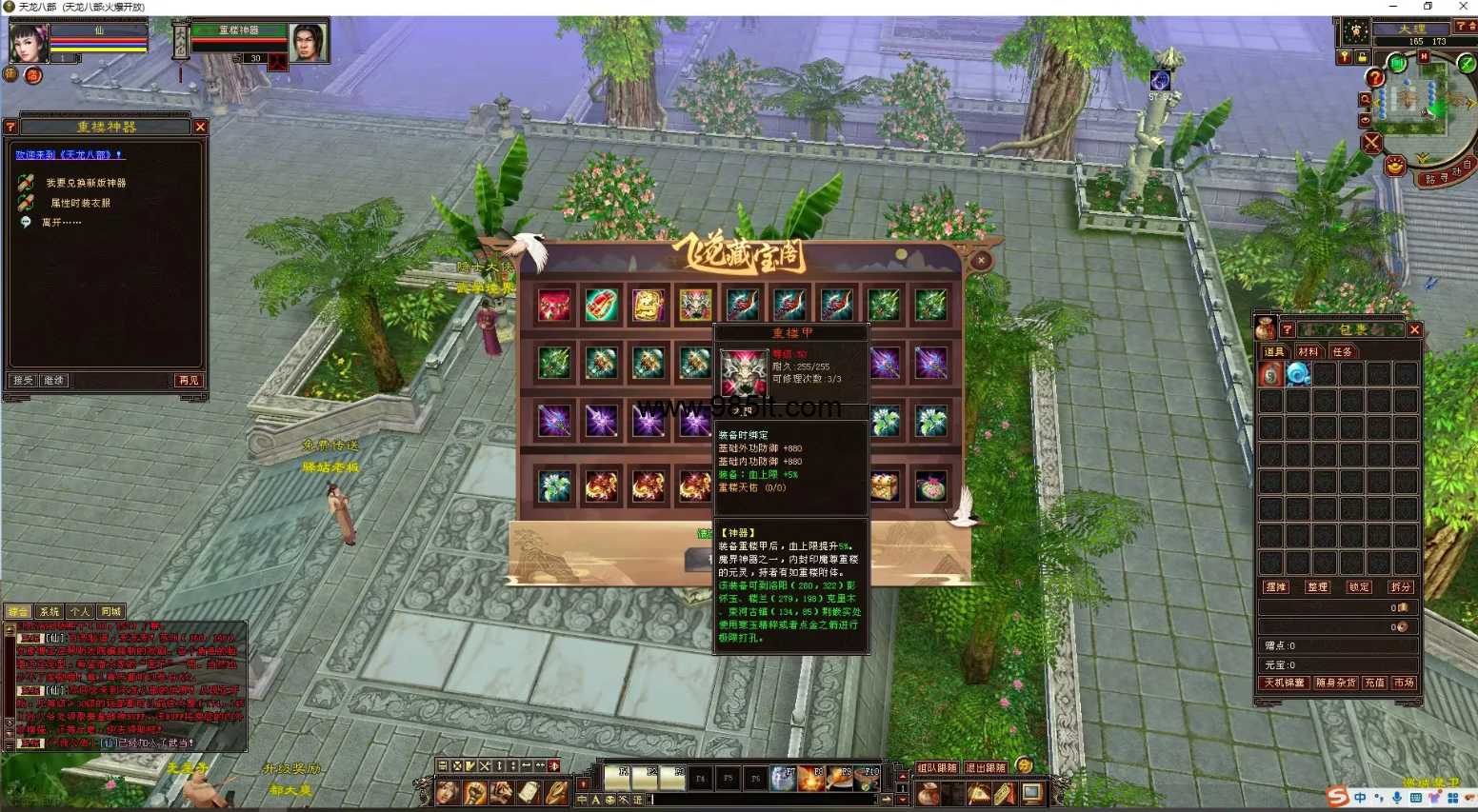Click the 再见 goodbye button
Image resolution: width=1478 pixels, height=812 pixels.
point(189,381)
